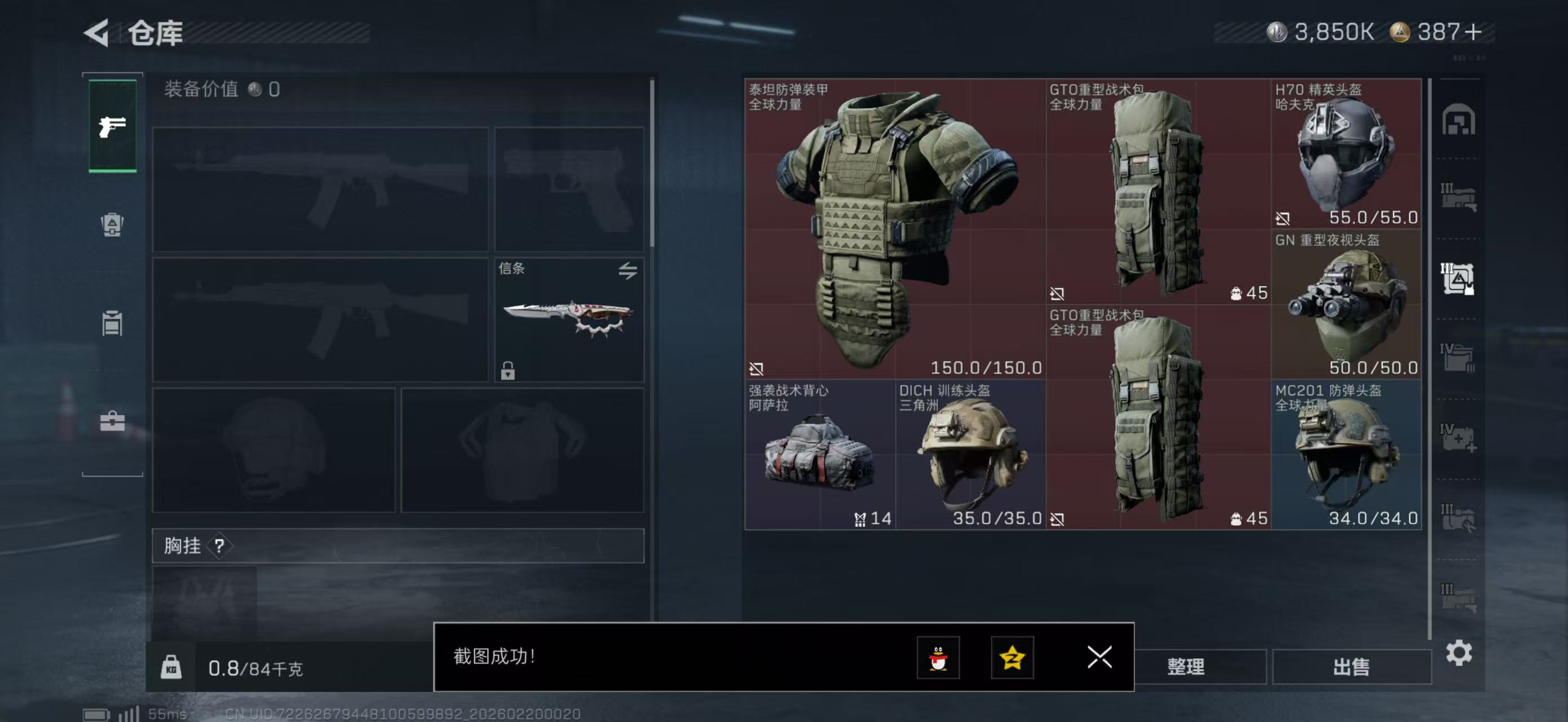Open the weapon repair storage icon on right sidebar
This screenshot has height=722, width=1568.
pyautogui.click(x=1459, y=516)
